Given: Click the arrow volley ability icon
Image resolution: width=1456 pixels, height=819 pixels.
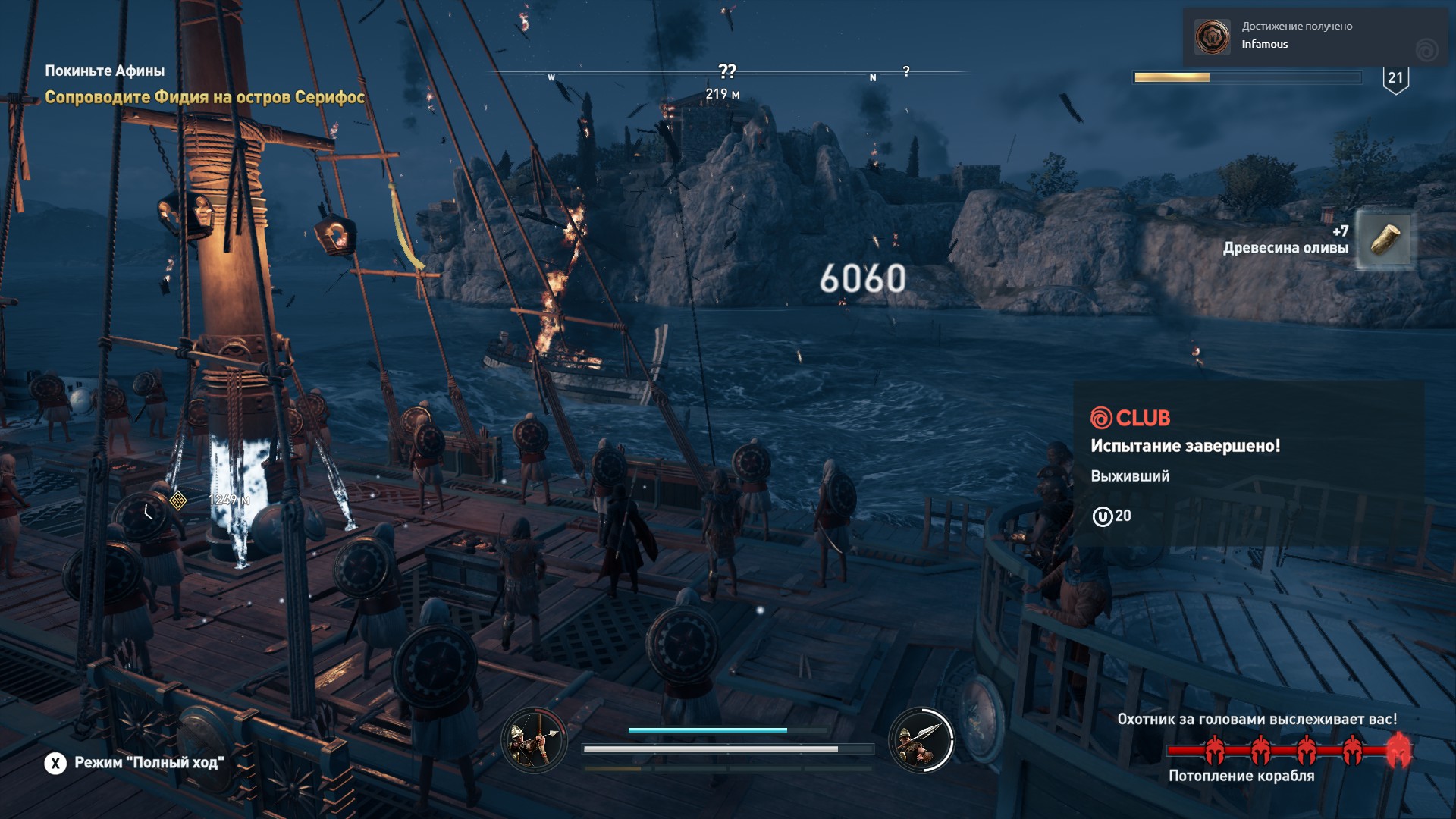Looking at the screenshot, I should (534, 740).
